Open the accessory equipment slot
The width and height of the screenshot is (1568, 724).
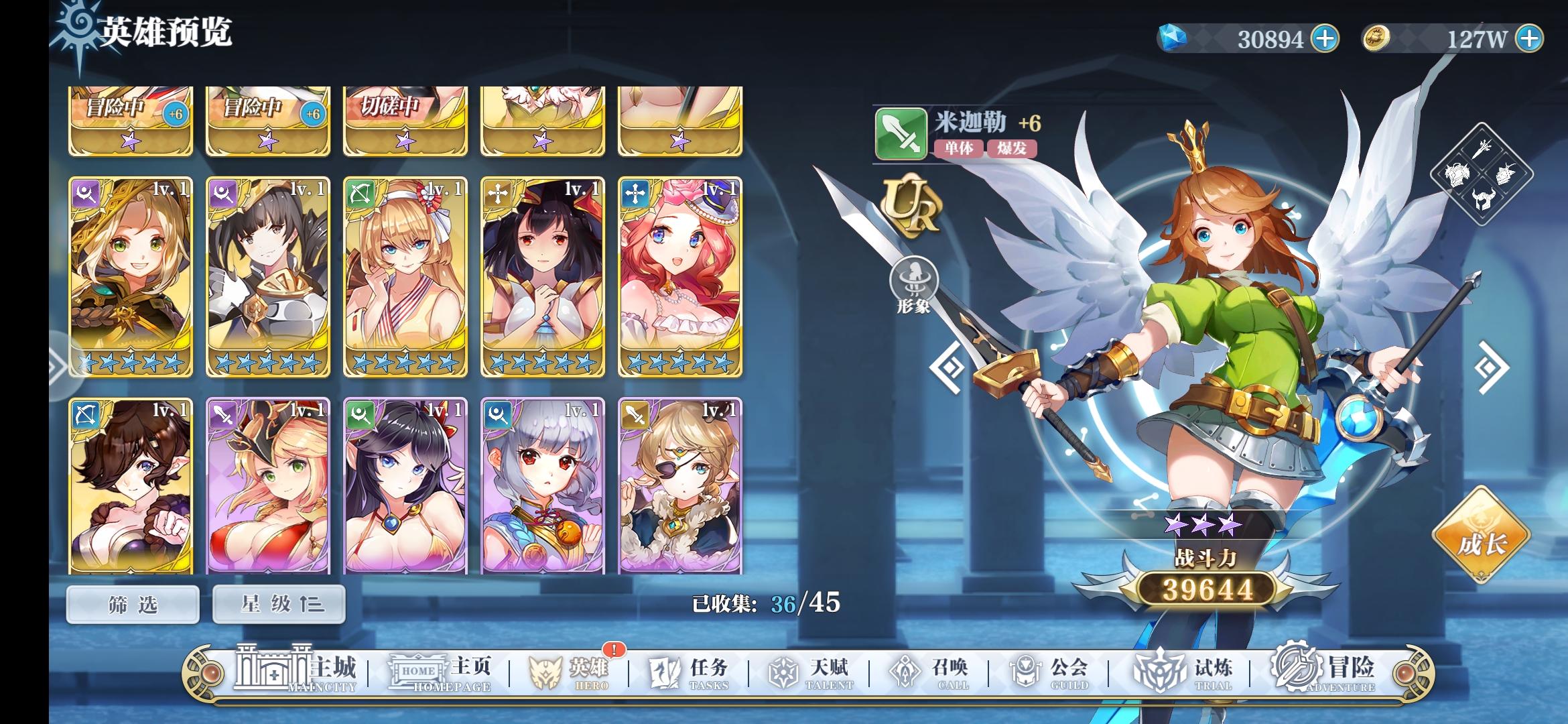point(1507,175)
